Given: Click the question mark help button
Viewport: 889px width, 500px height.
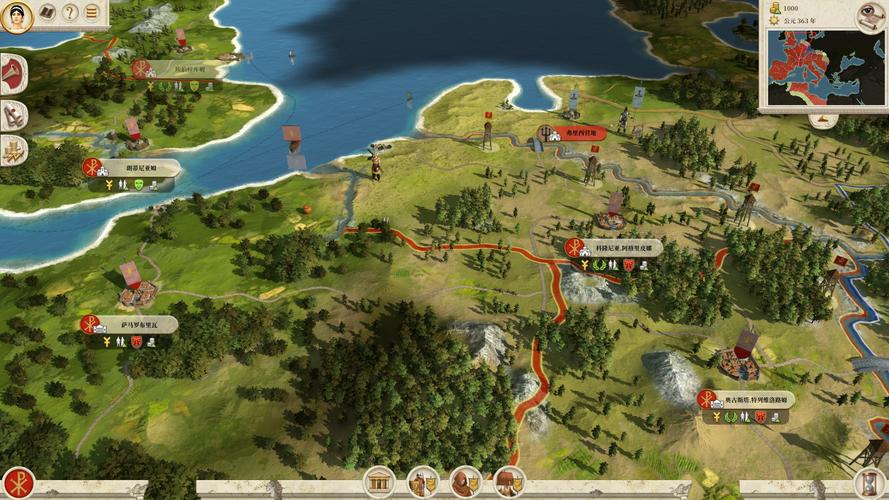Looking at the screenshot, I should pos(70,13).
